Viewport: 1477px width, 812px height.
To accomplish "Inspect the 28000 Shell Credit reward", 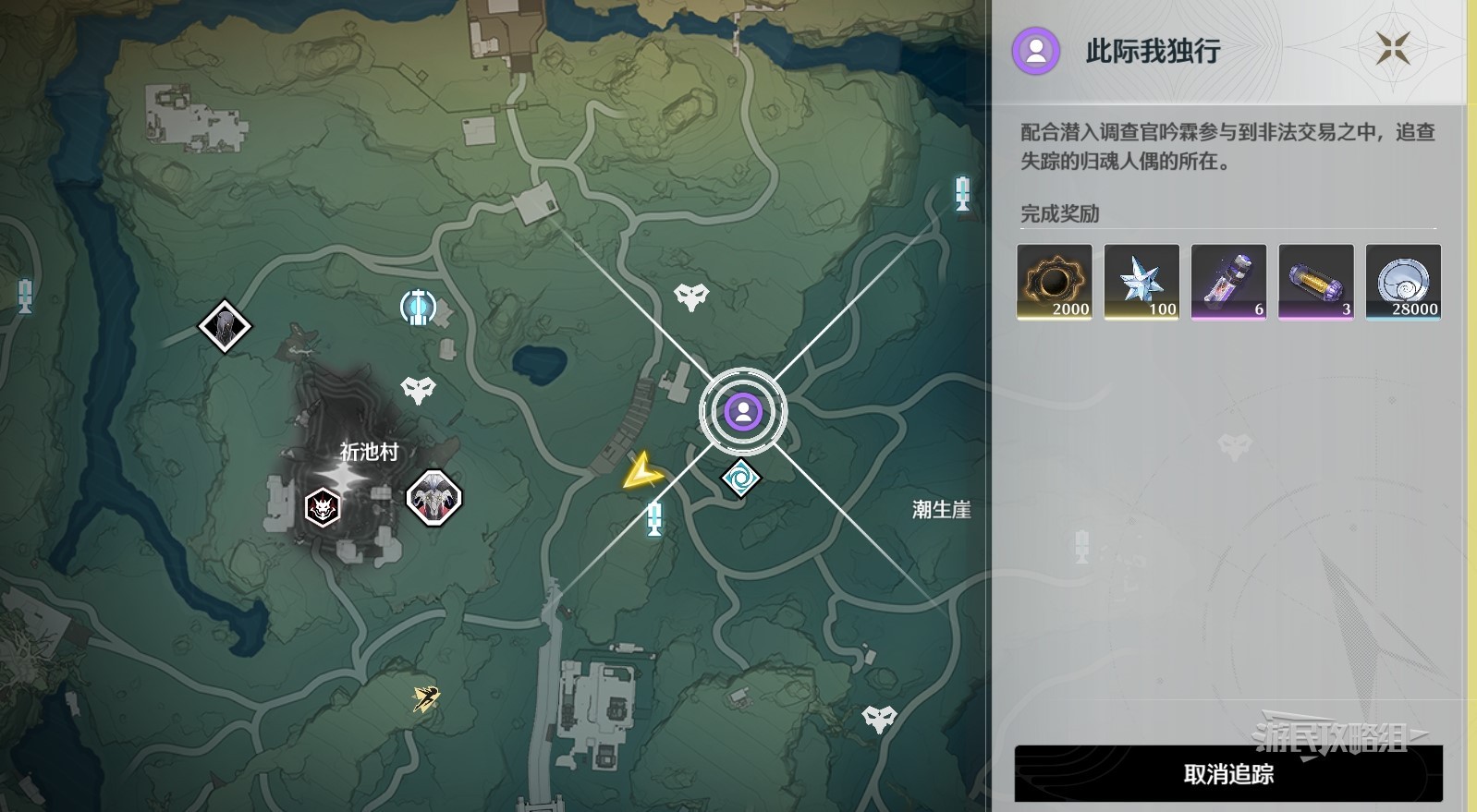I will point(1402,282).
